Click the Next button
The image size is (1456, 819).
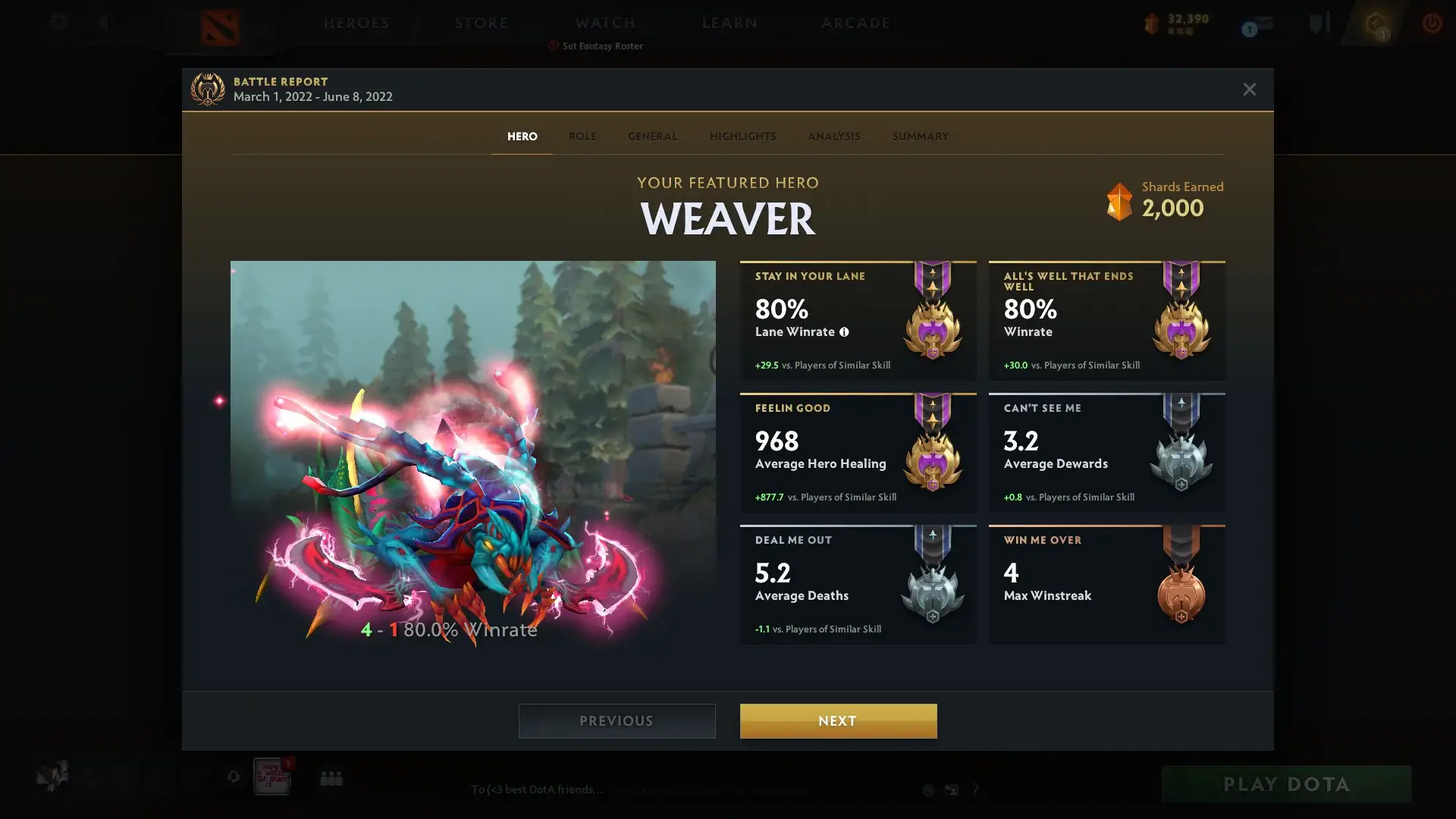838,720
